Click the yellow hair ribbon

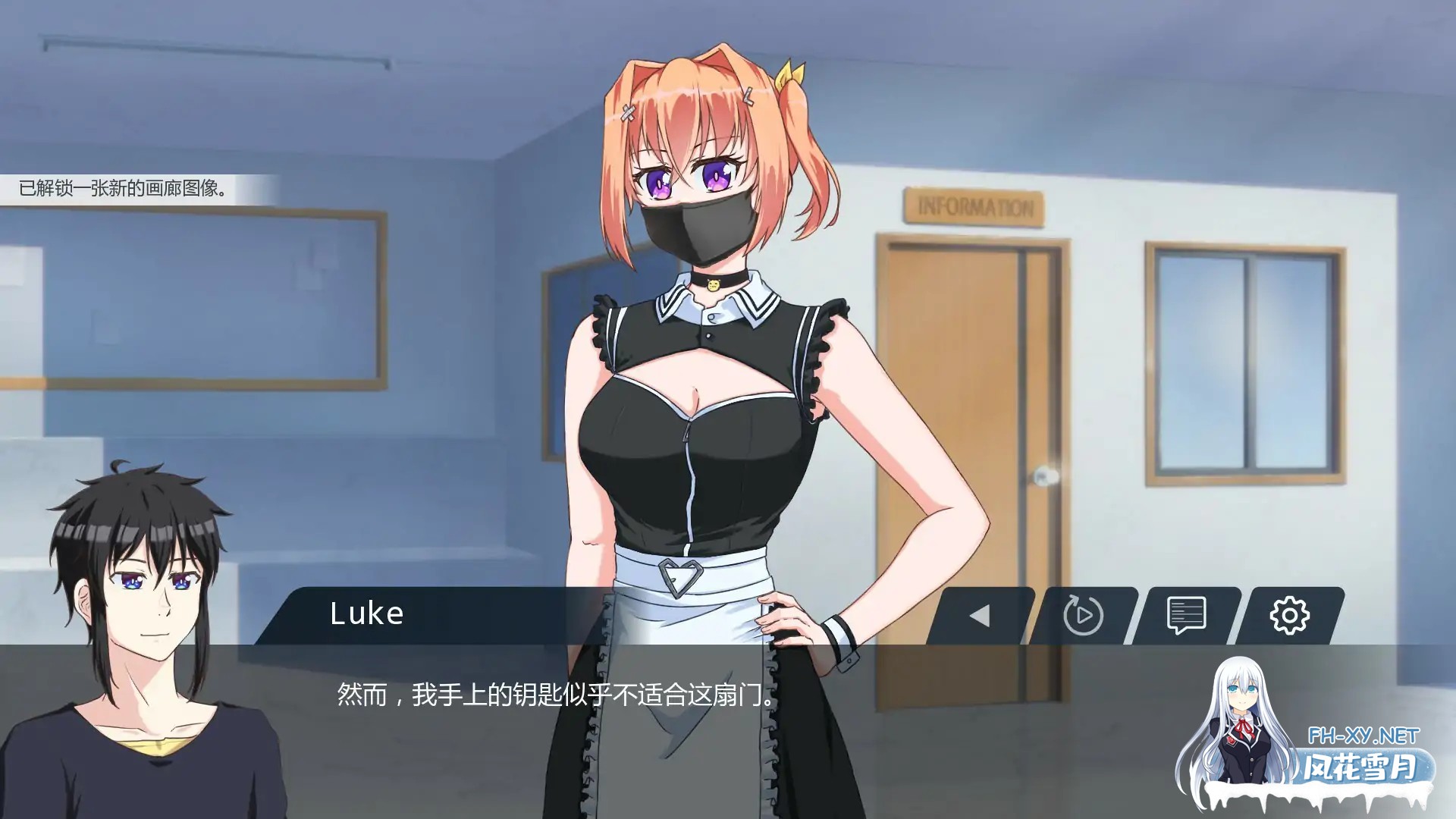789,72
